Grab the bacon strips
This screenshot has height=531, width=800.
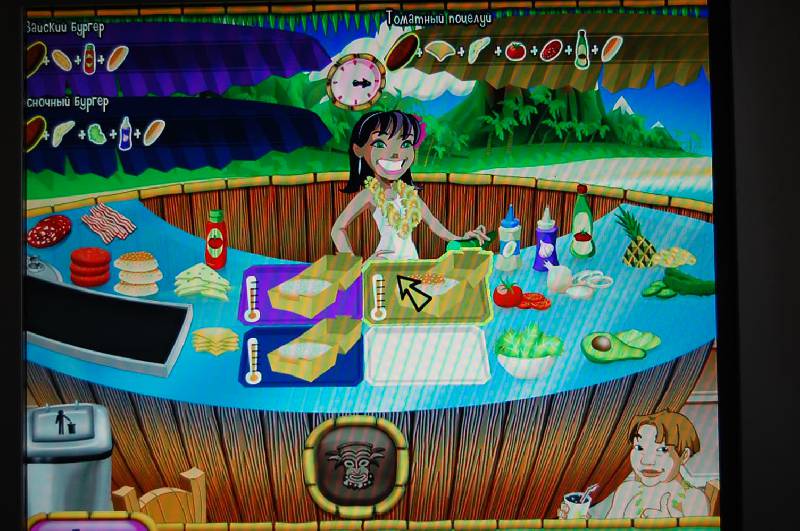[108, 218]
